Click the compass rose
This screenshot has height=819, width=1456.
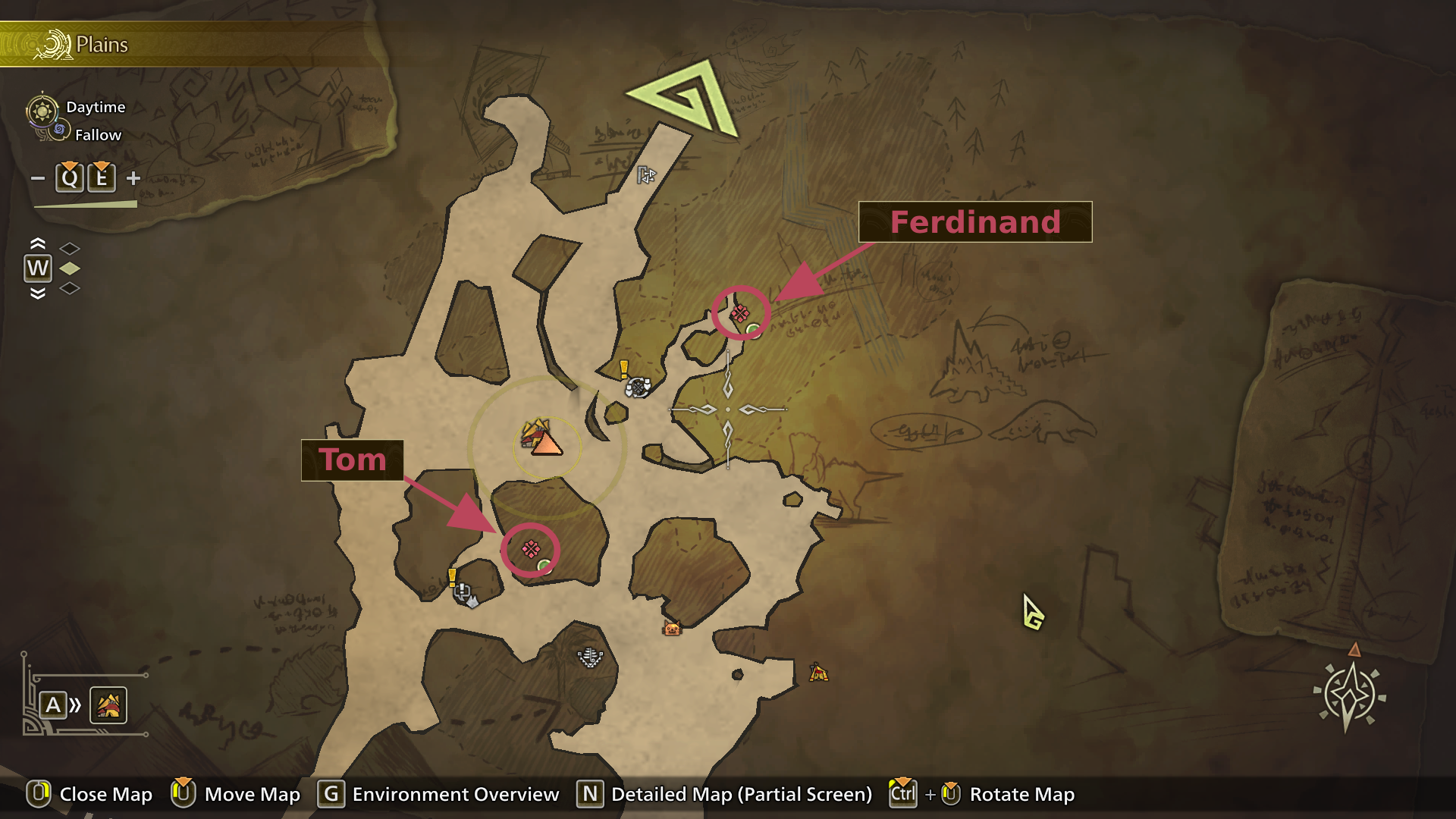click(x=1349, y=694)
